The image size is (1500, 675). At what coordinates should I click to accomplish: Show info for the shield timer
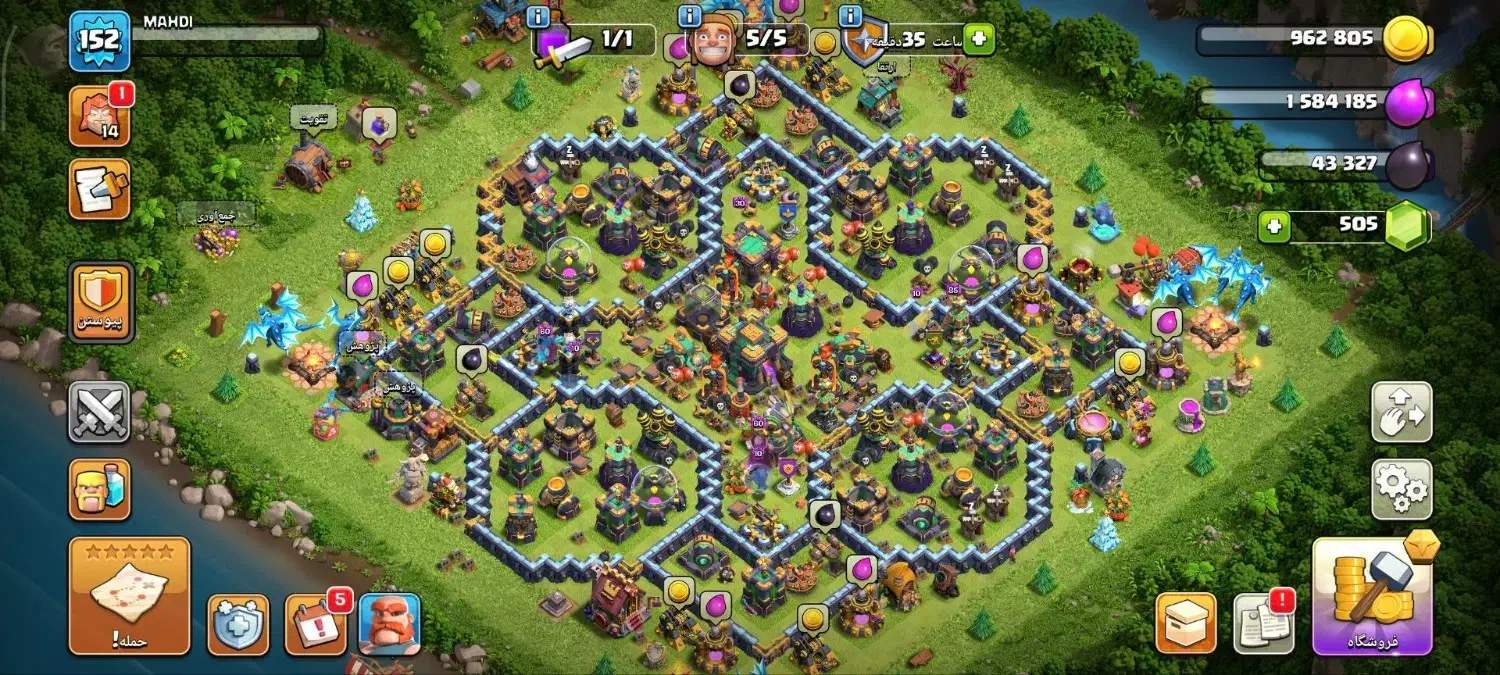[851, 17]
